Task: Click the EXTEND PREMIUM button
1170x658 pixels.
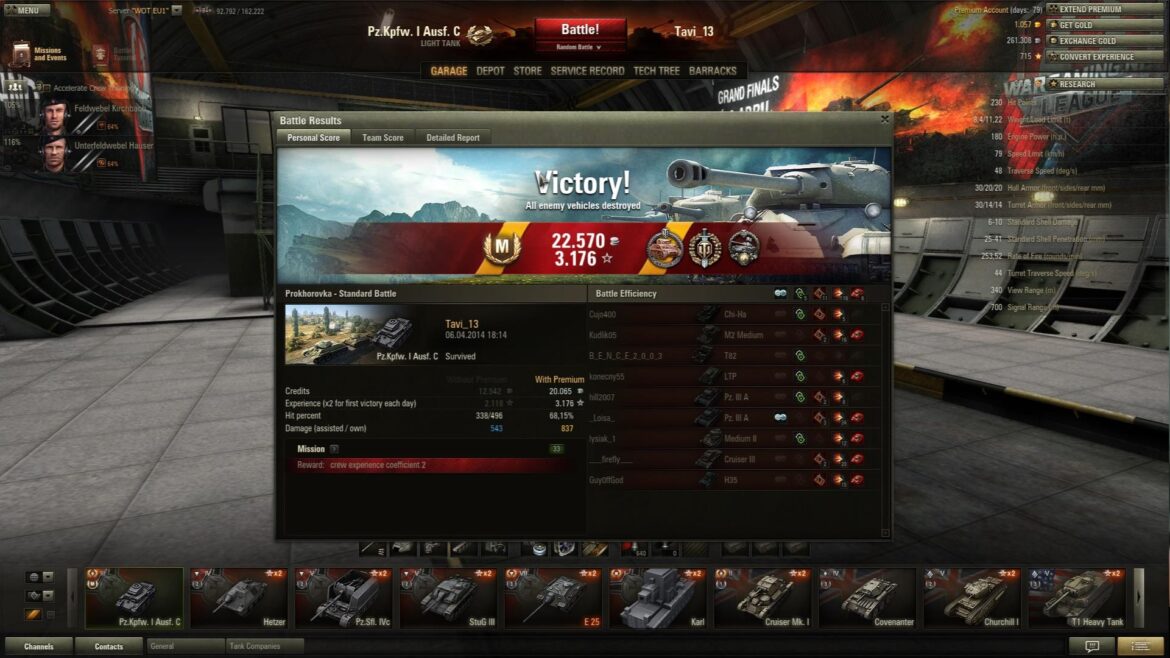Action: click(1103, 9)
